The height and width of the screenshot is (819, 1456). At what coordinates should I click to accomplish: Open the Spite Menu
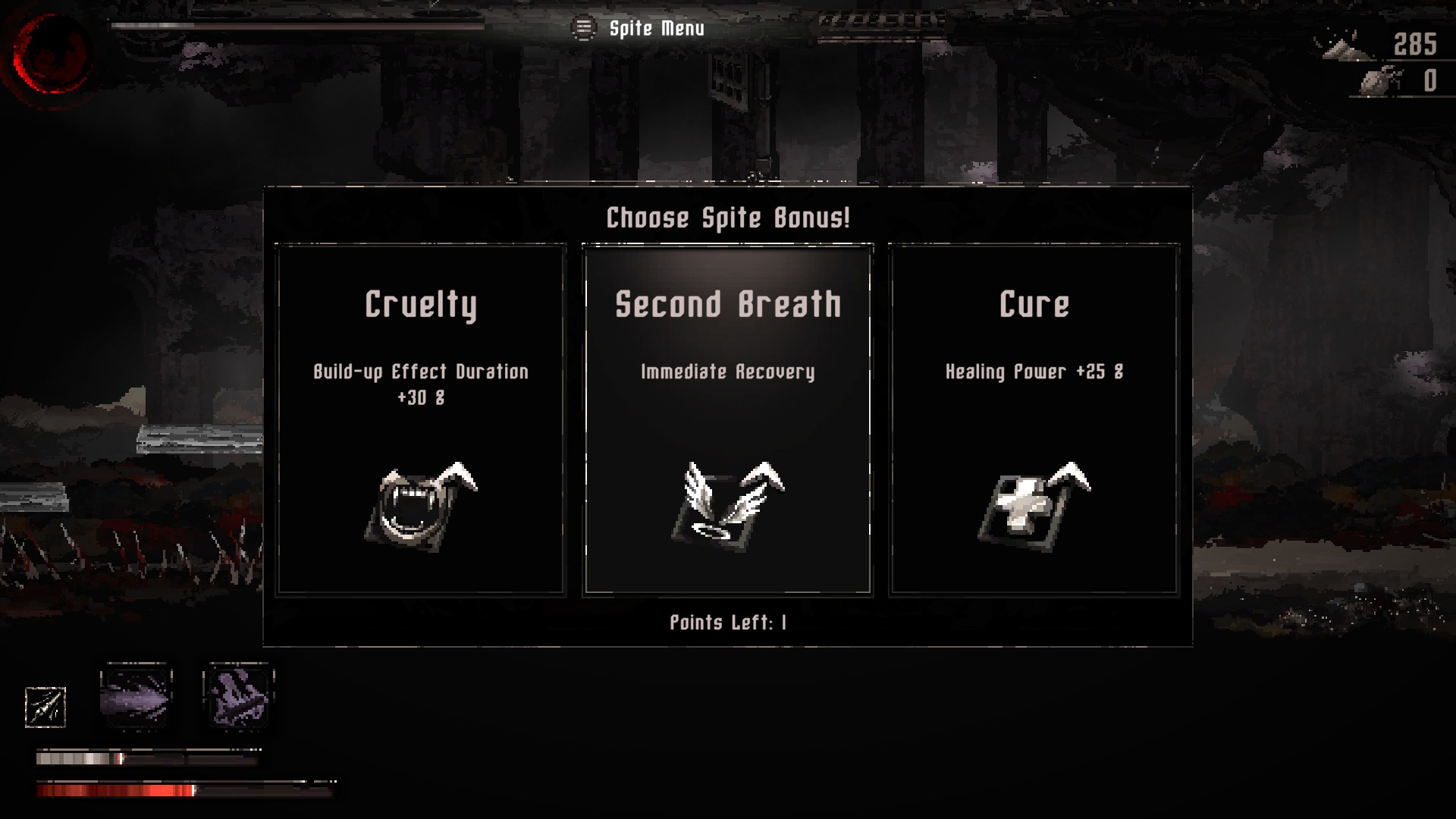[639, 29]
